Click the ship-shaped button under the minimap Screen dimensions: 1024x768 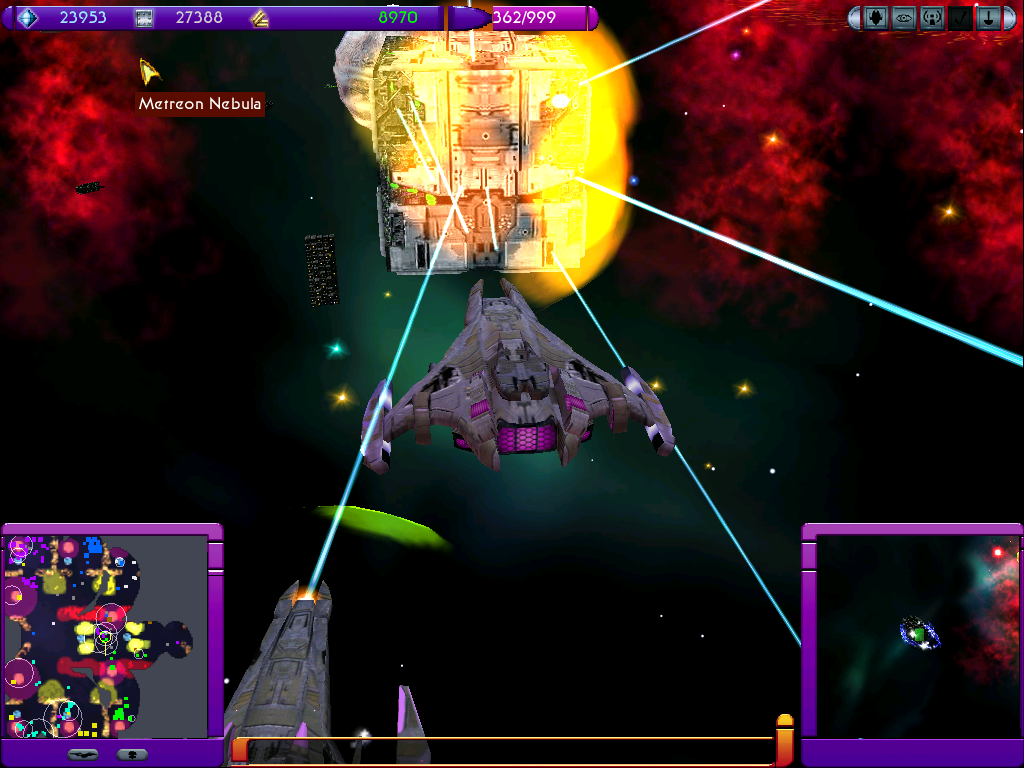click(83, 754)
